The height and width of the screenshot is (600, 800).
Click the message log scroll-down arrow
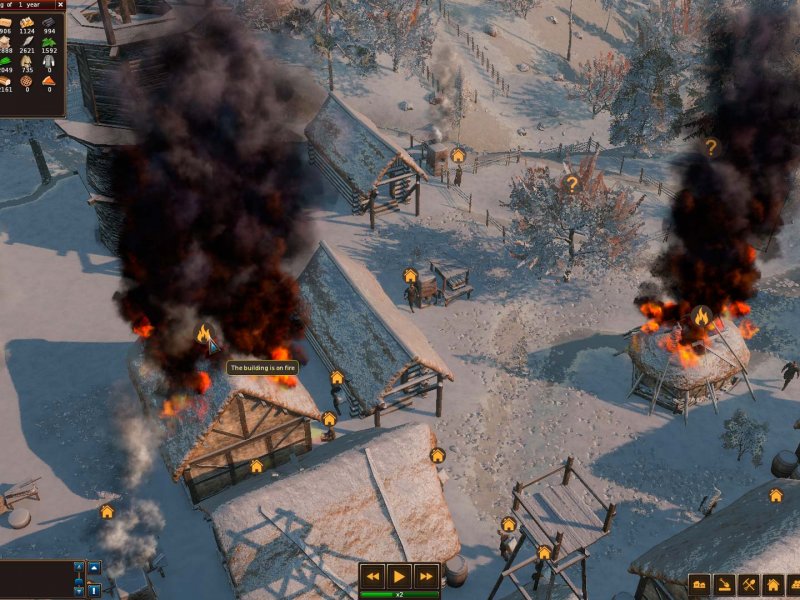click(80, 591)
